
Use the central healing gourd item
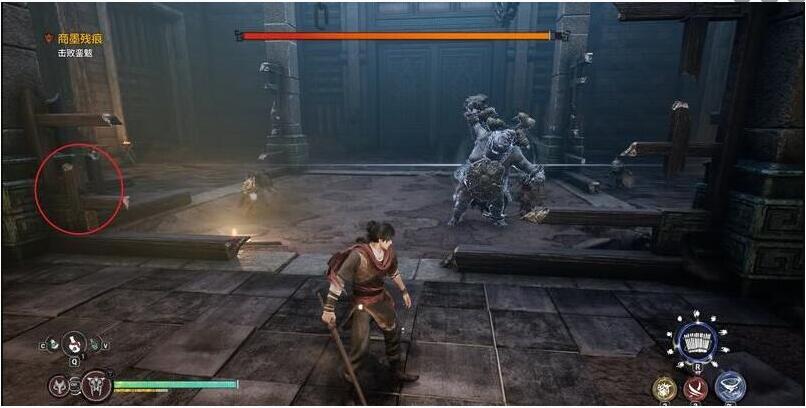[x=74, y=344]
